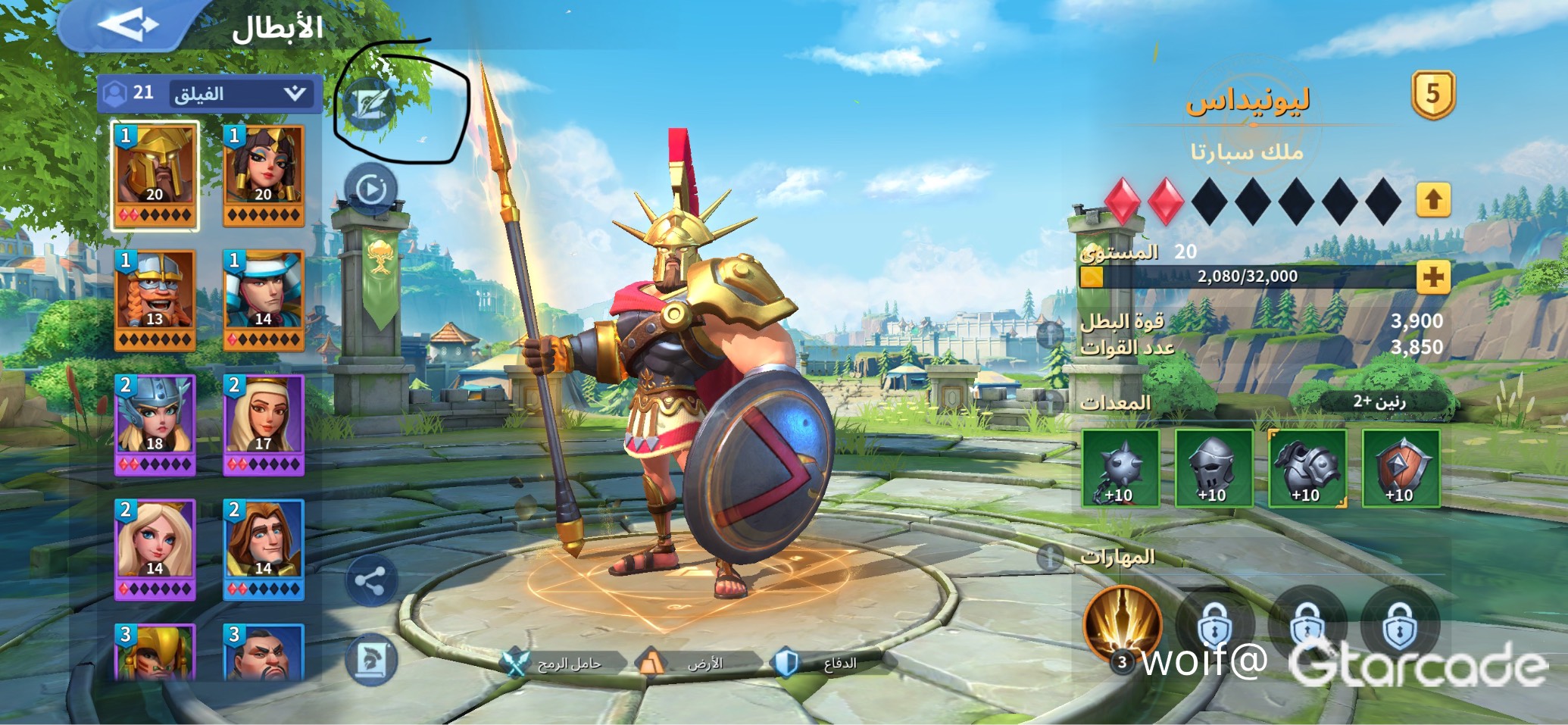Open the circled quill feather icon
Screen dimensions: 1568x725
tap(370, 104)
